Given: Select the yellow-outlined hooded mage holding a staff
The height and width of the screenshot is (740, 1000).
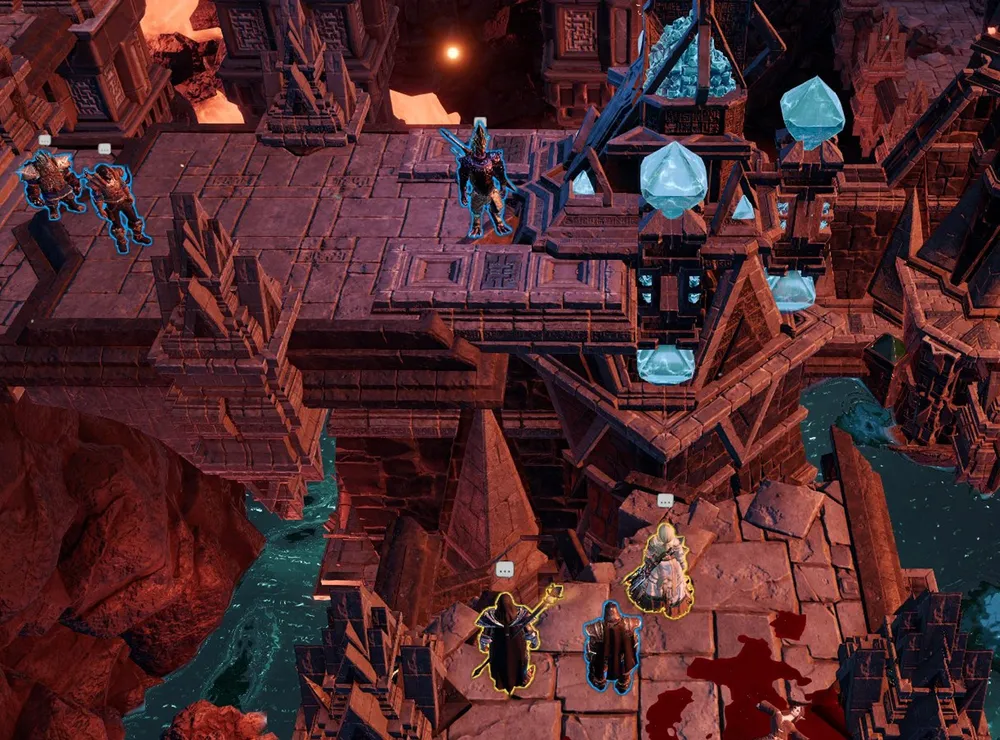Looking at the screenshot, I should coord(507,642).
